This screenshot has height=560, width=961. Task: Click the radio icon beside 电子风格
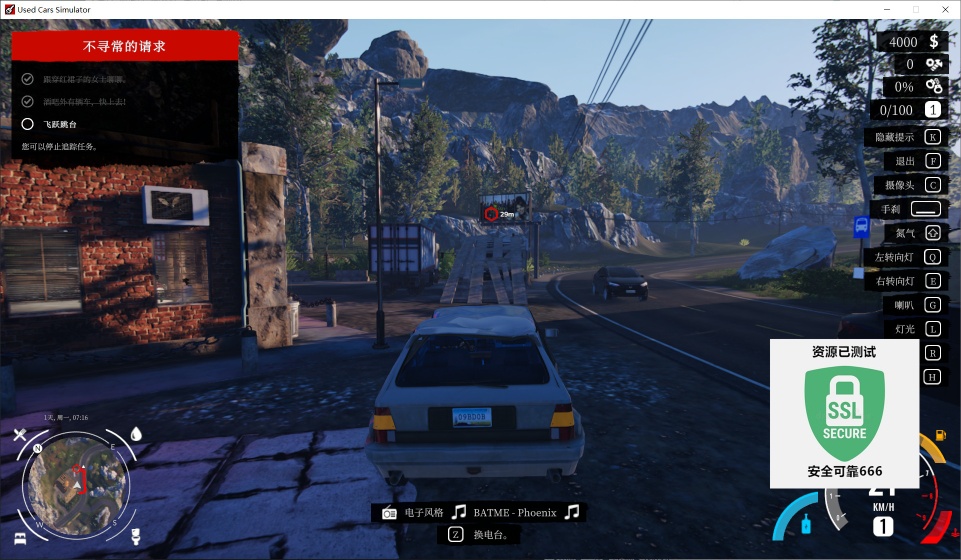389,513
